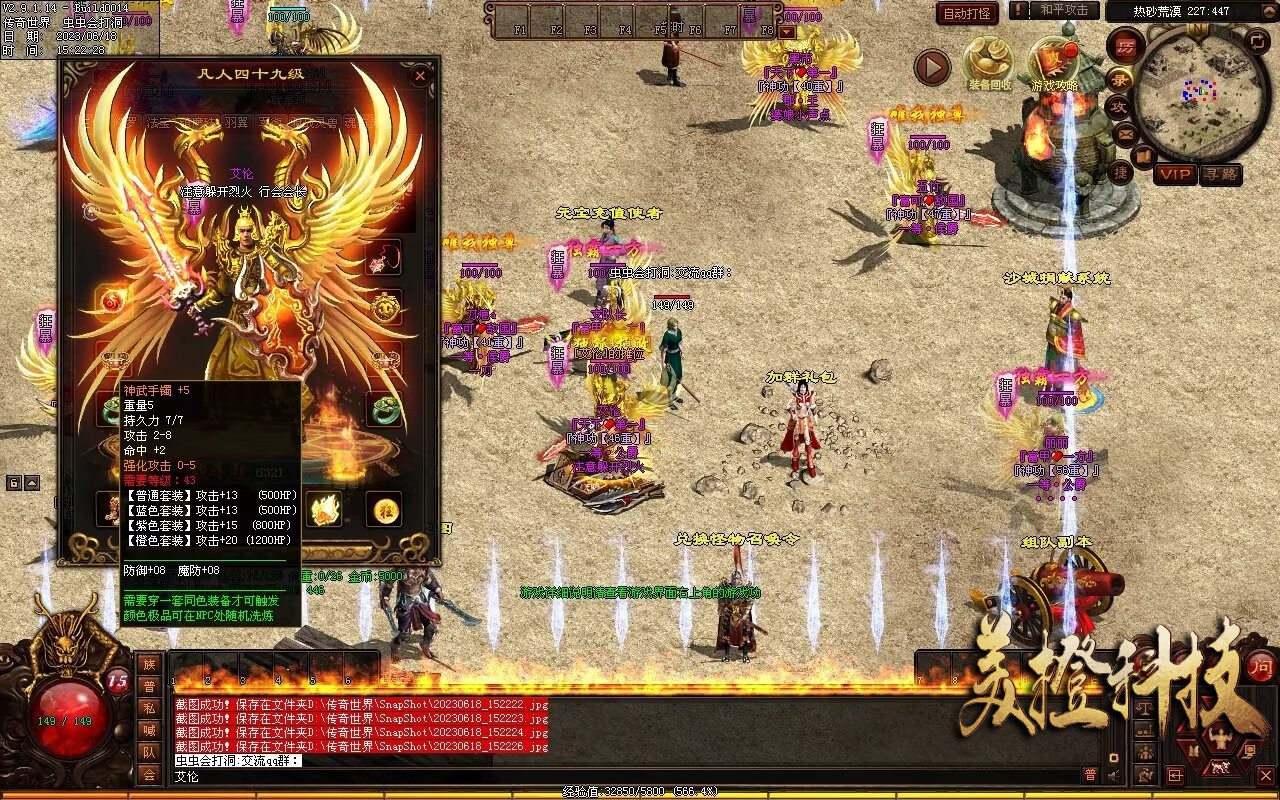Switch to the 私 private chat channel

click(149, 708)
